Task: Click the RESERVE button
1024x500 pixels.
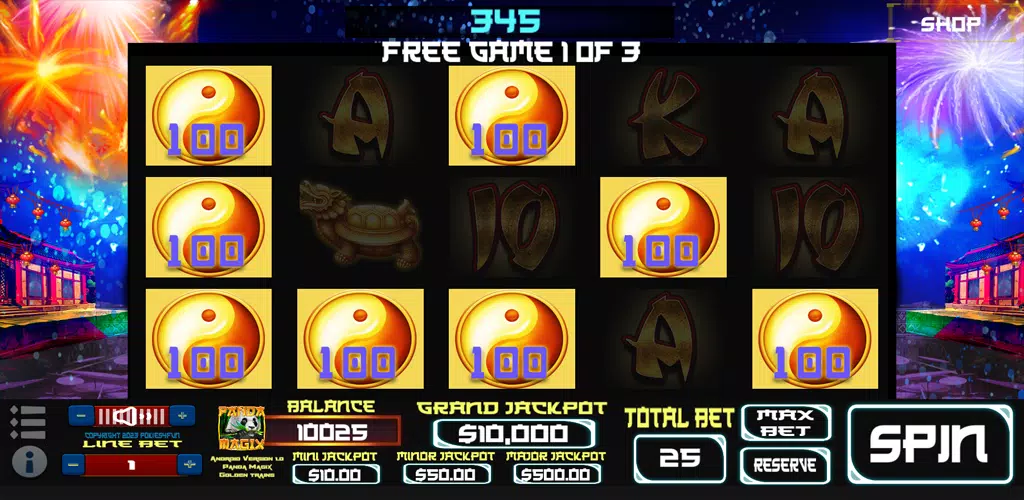Action: 786,465
